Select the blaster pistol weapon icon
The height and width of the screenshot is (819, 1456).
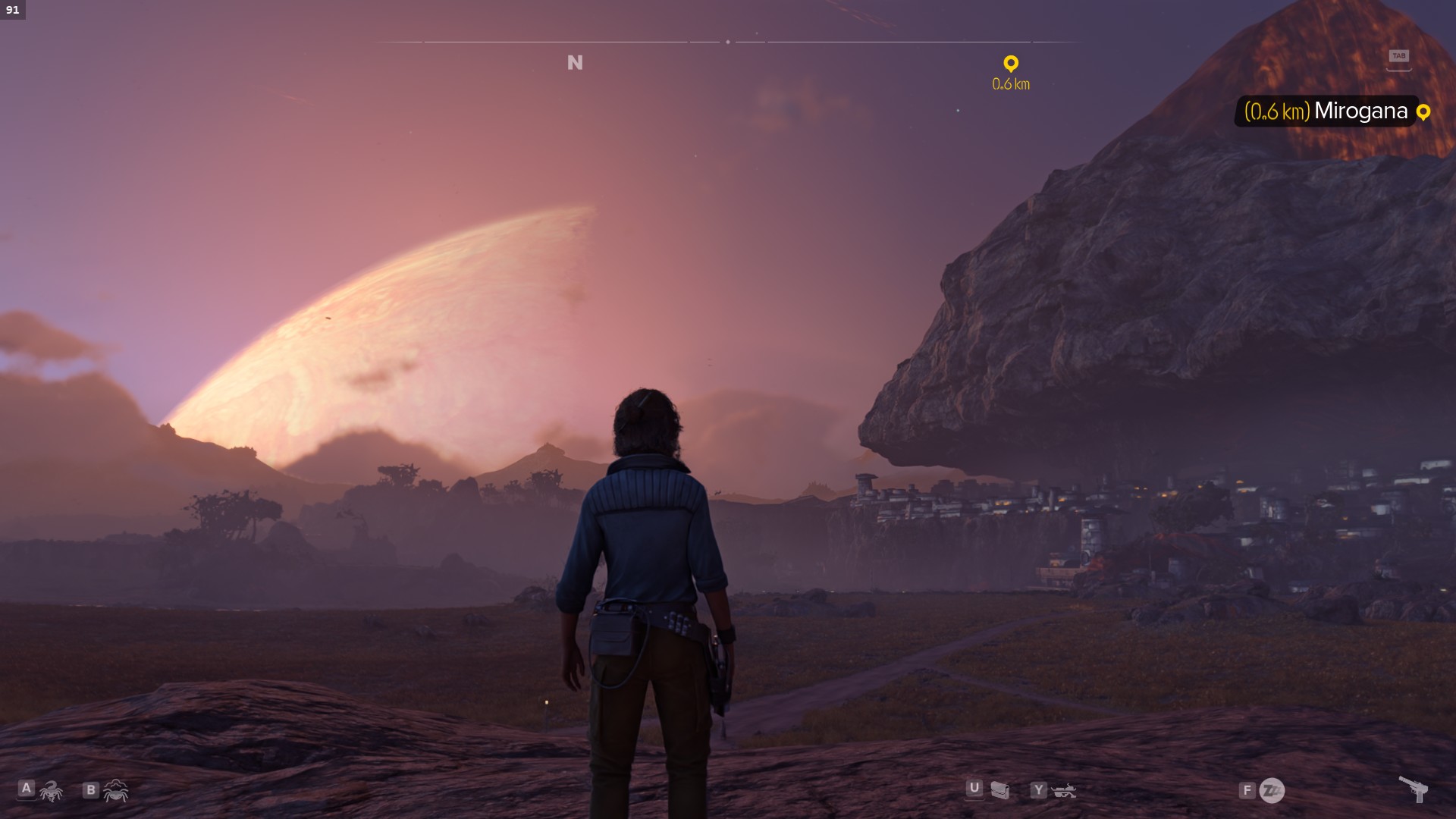coord(1413,789)
